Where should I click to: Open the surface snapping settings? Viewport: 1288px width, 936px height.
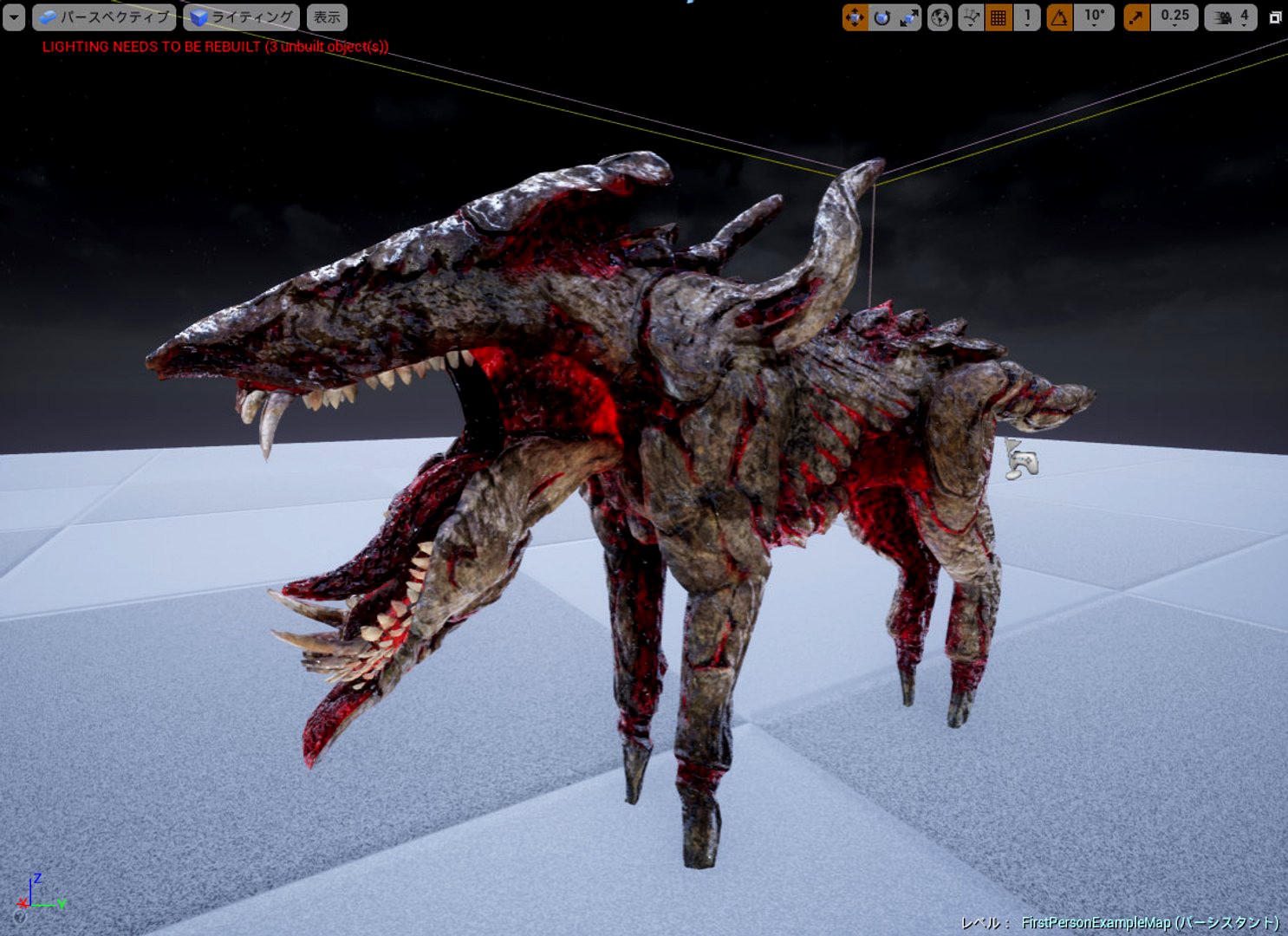(970, 16)
